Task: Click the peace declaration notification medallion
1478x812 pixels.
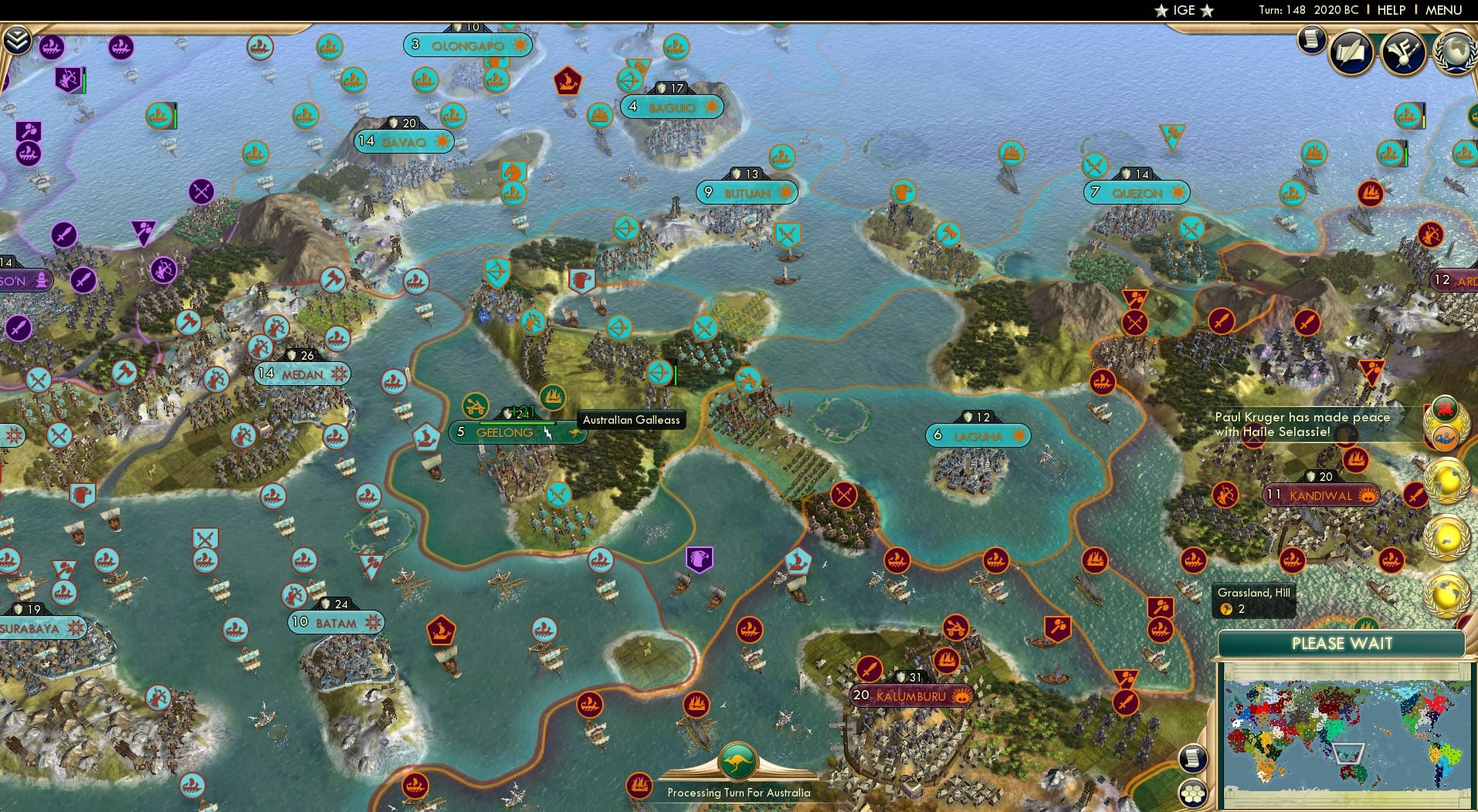Action: [1446, 425]
